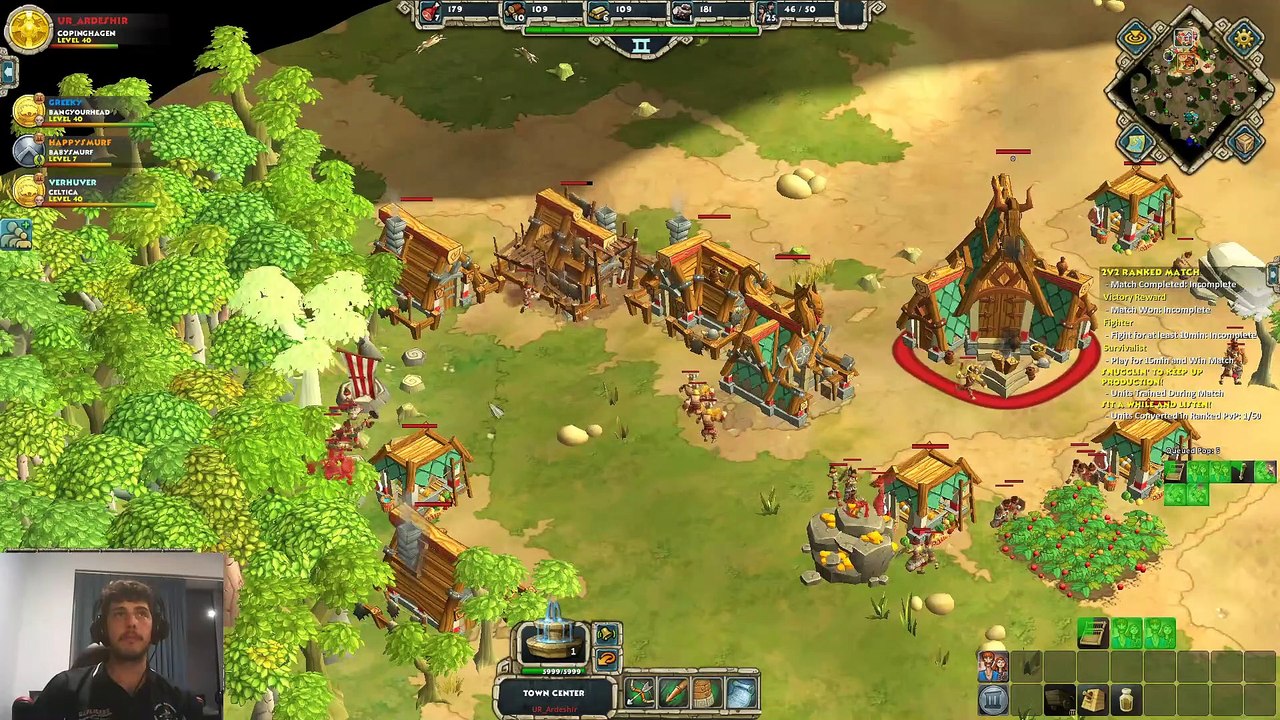Ring the town bell button
The height and width of the screenshot is (720, 1280).
(606, 634)
